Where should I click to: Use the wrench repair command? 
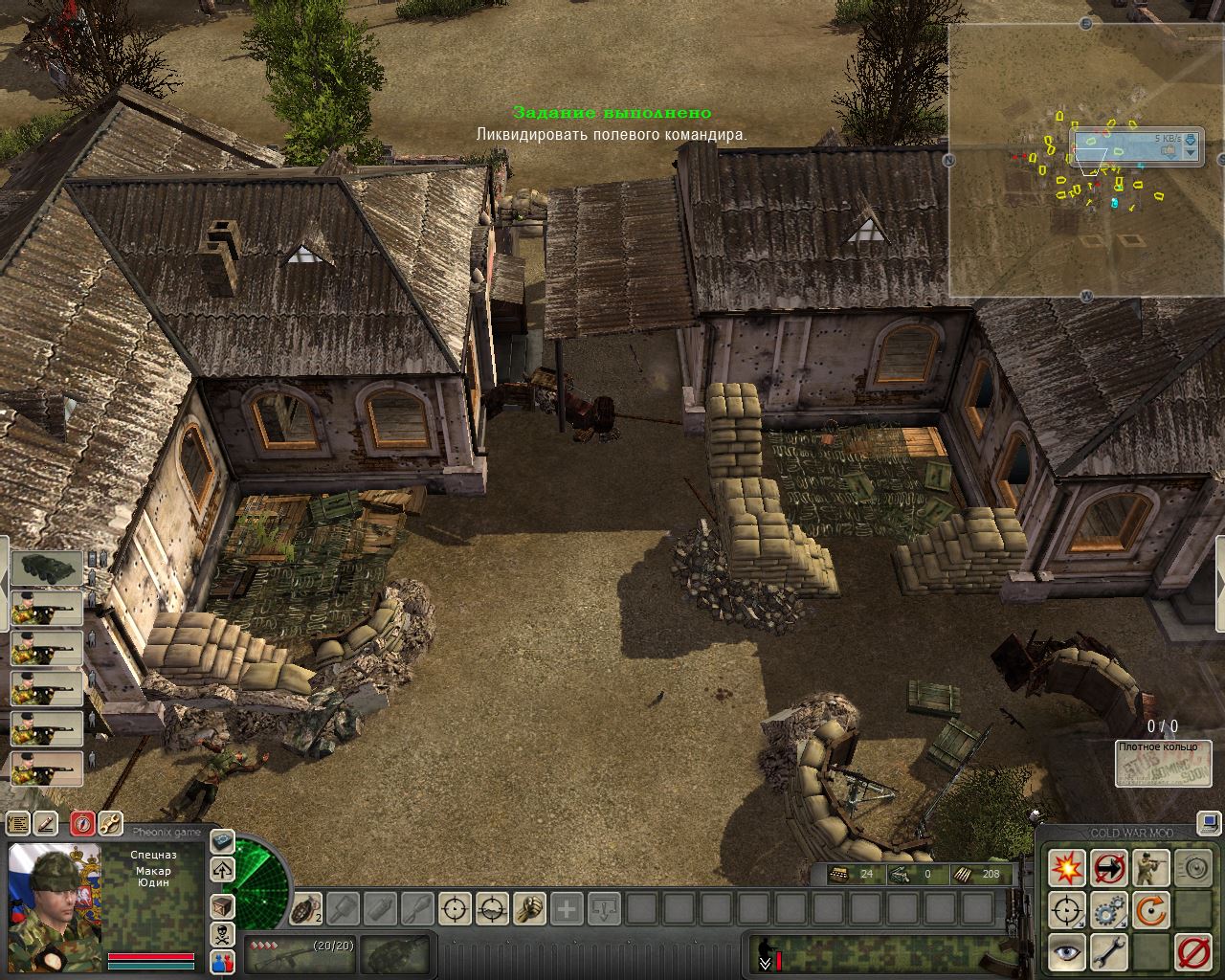coord(1109,952)
